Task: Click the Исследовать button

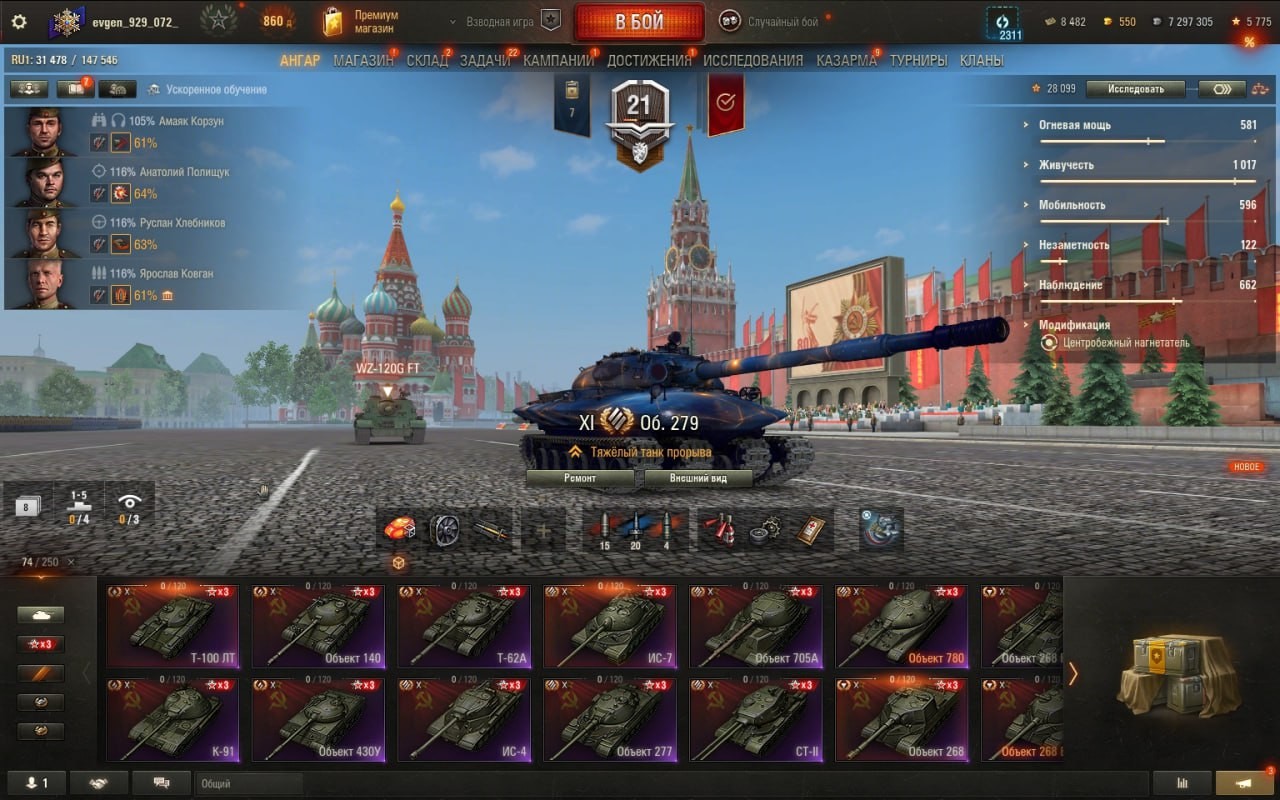Action: [x=1135, y=89]
